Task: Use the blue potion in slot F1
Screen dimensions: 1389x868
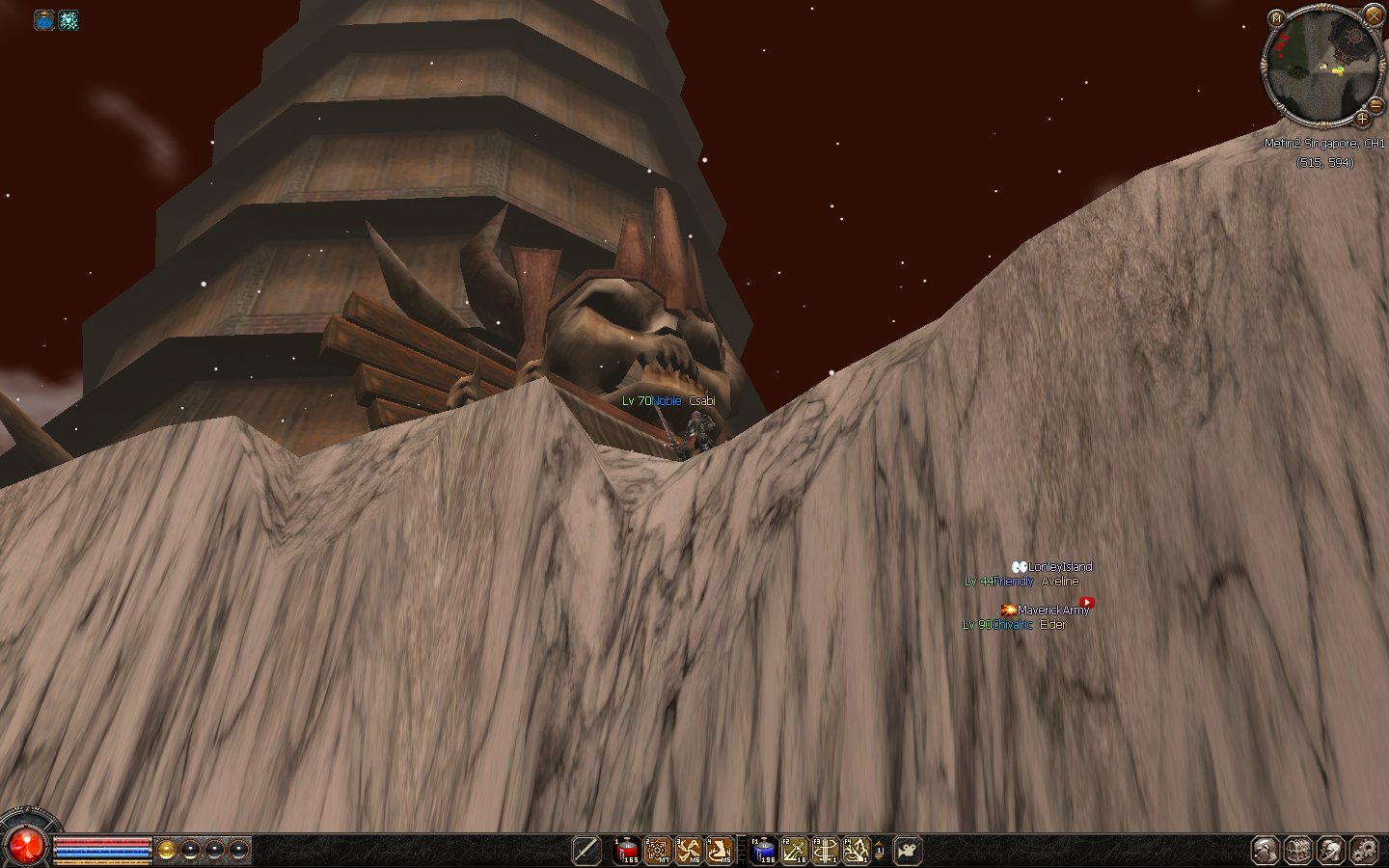Action: click(764, 850)
